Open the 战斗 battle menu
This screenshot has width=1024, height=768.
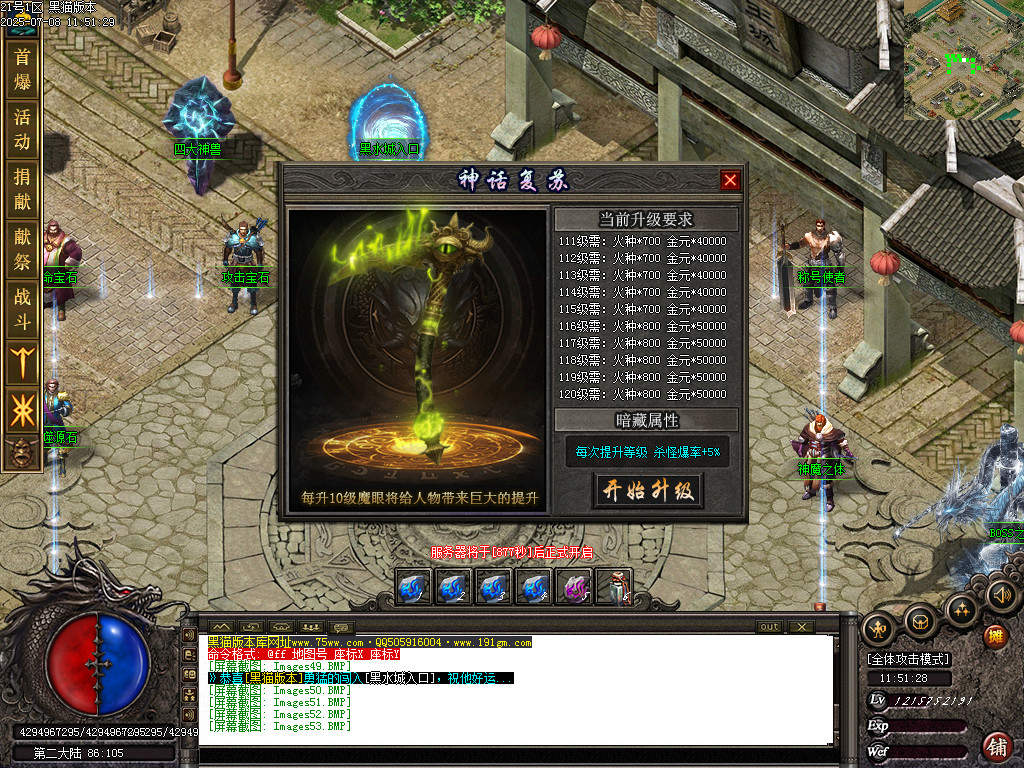tap(22, 310)
